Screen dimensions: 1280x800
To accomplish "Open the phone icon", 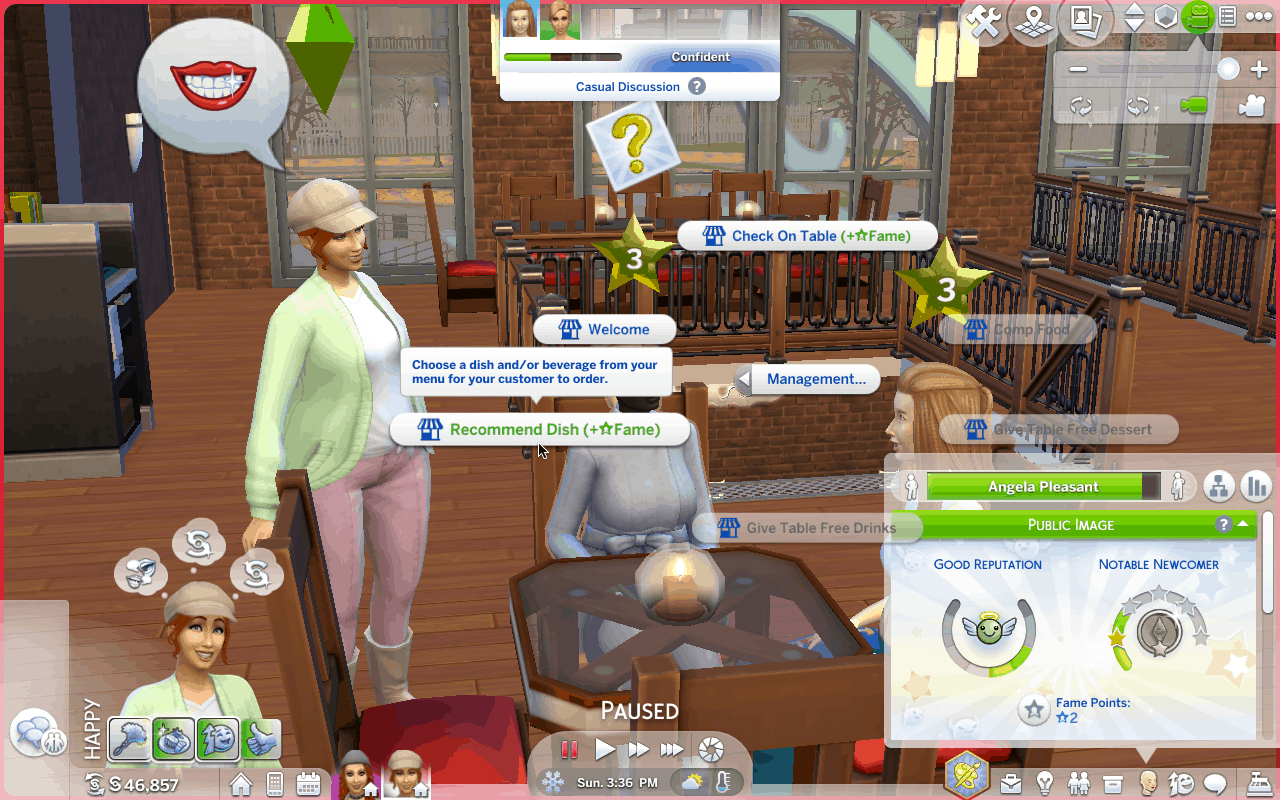I will pos(274,783).
